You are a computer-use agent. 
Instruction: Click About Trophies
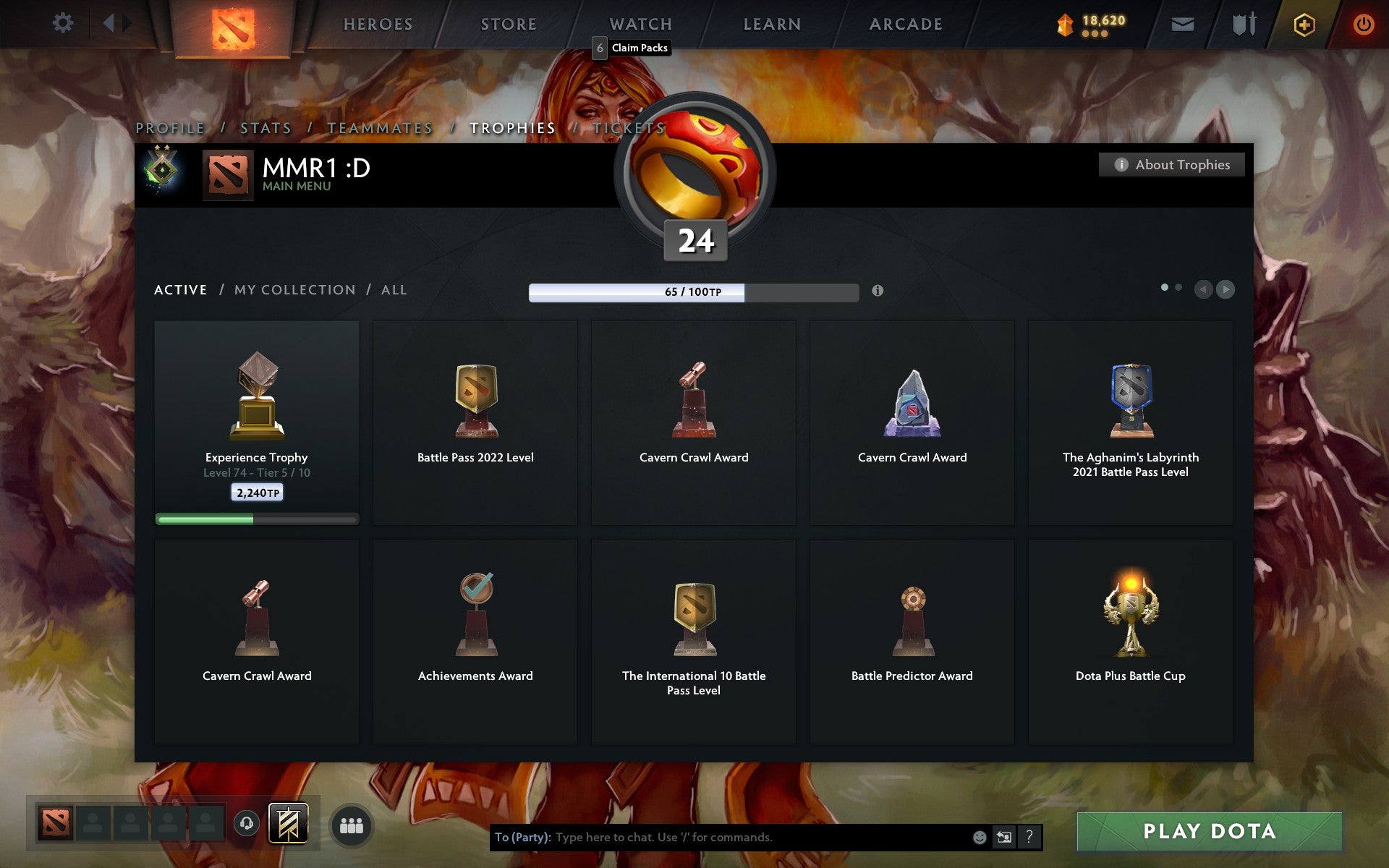1171,164
